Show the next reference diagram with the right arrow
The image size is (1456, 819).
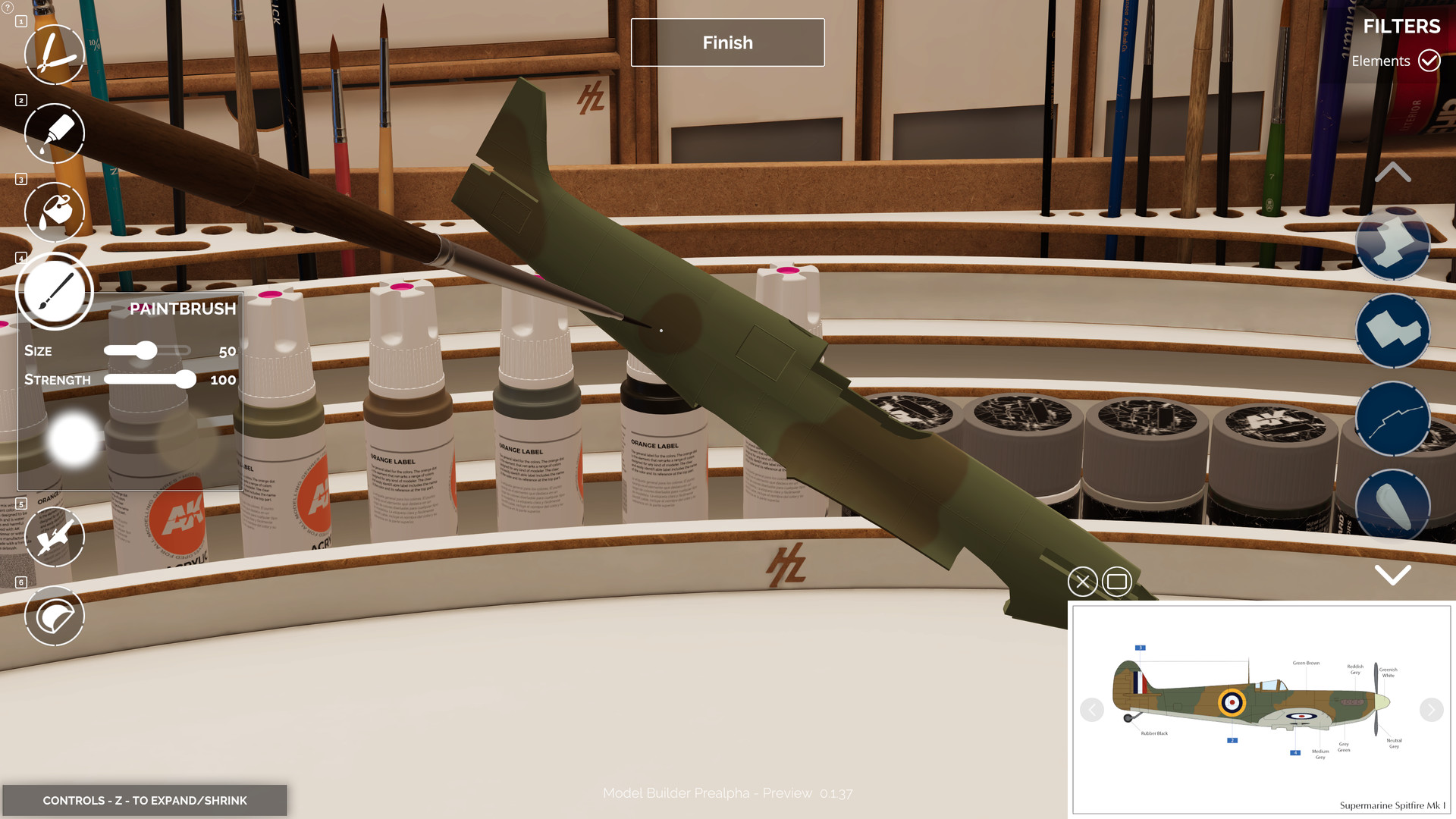click(1430, 711)
